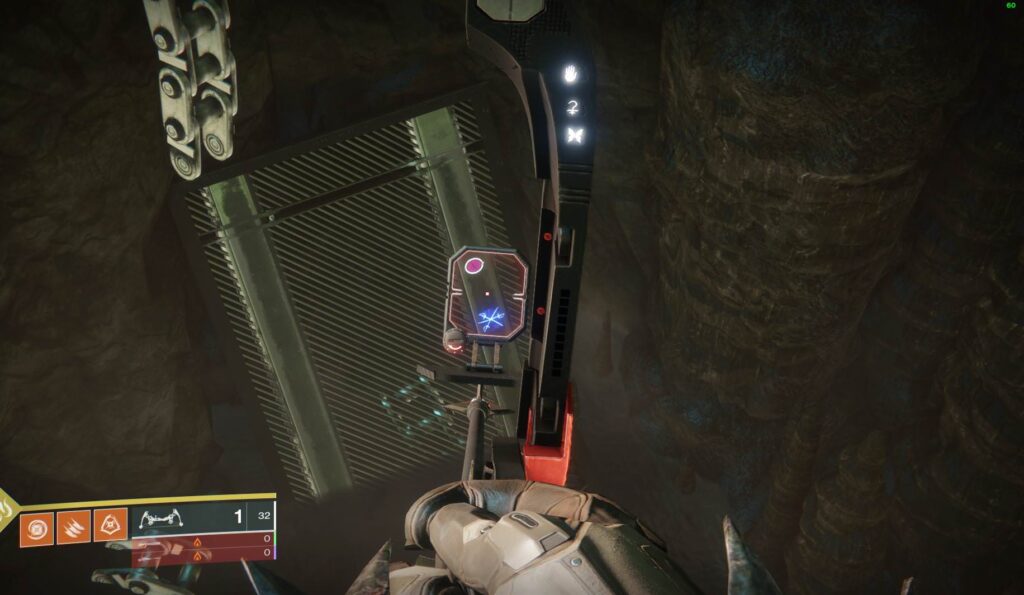1024x595 pixels.
Task: Activate the claw-slash melee ability icon
Action: point(73,527)
